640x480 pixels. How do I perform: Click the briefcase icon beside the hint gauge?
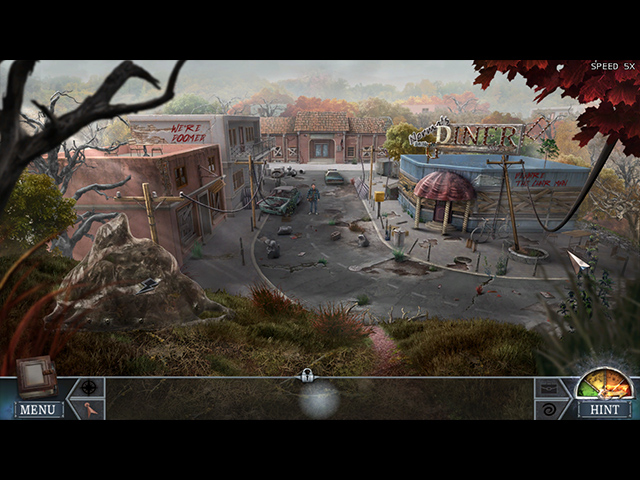[x=549, y=388]
